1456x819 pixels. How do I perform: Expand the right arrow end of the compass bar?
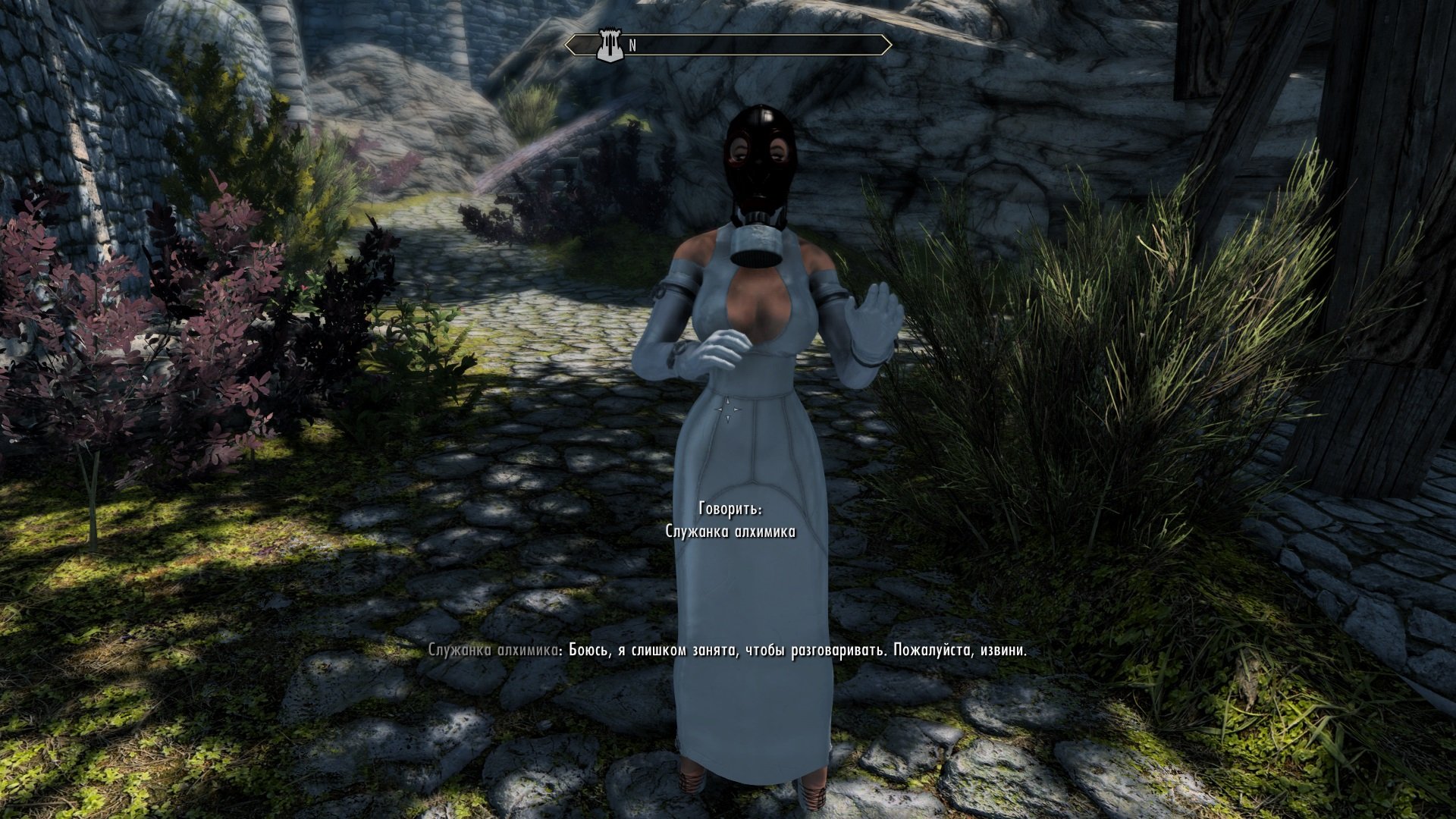pyautogui.click(x=887, y=44)
